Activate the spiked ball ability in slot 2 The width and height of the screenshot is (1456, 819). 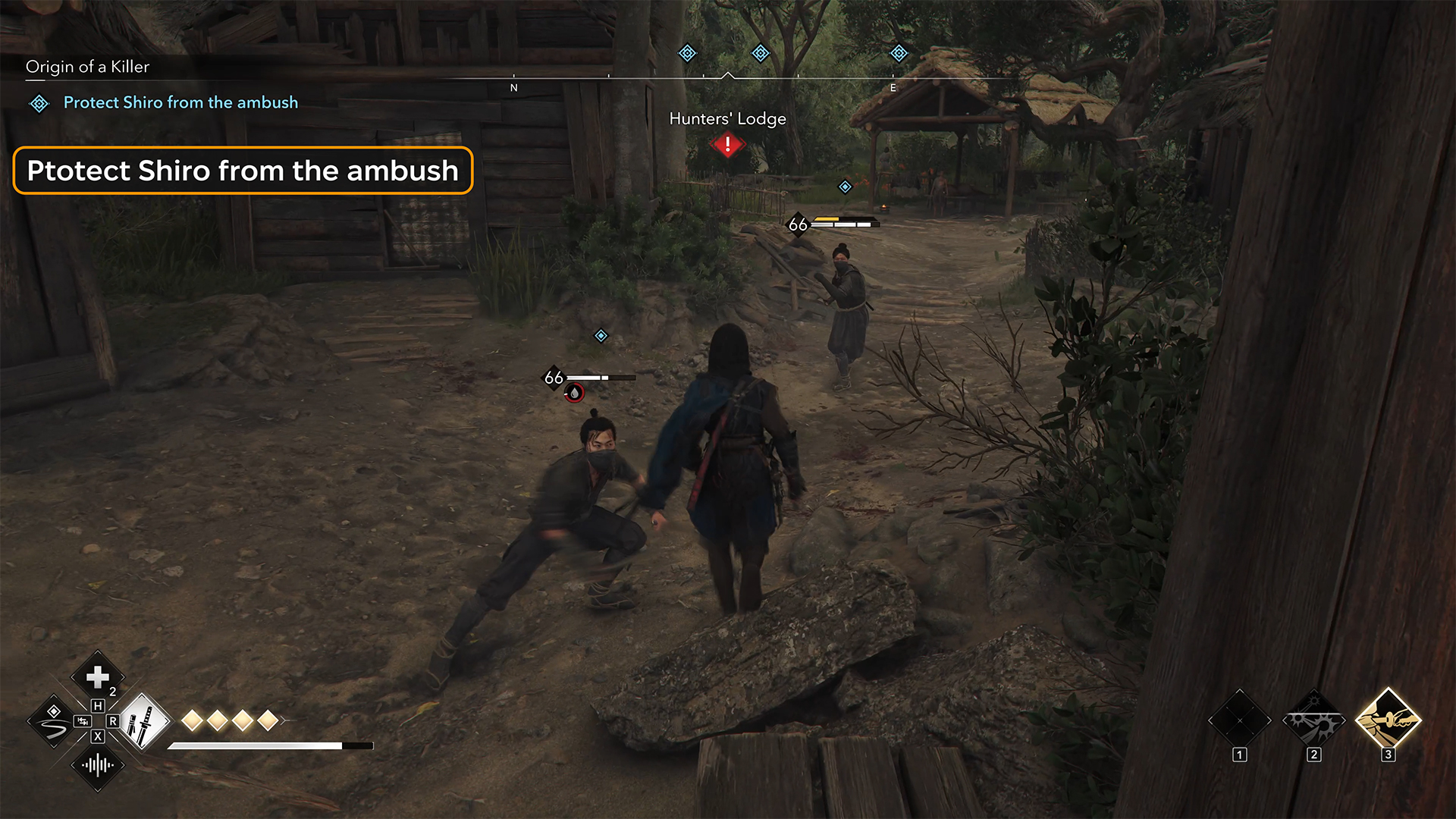1314,721
